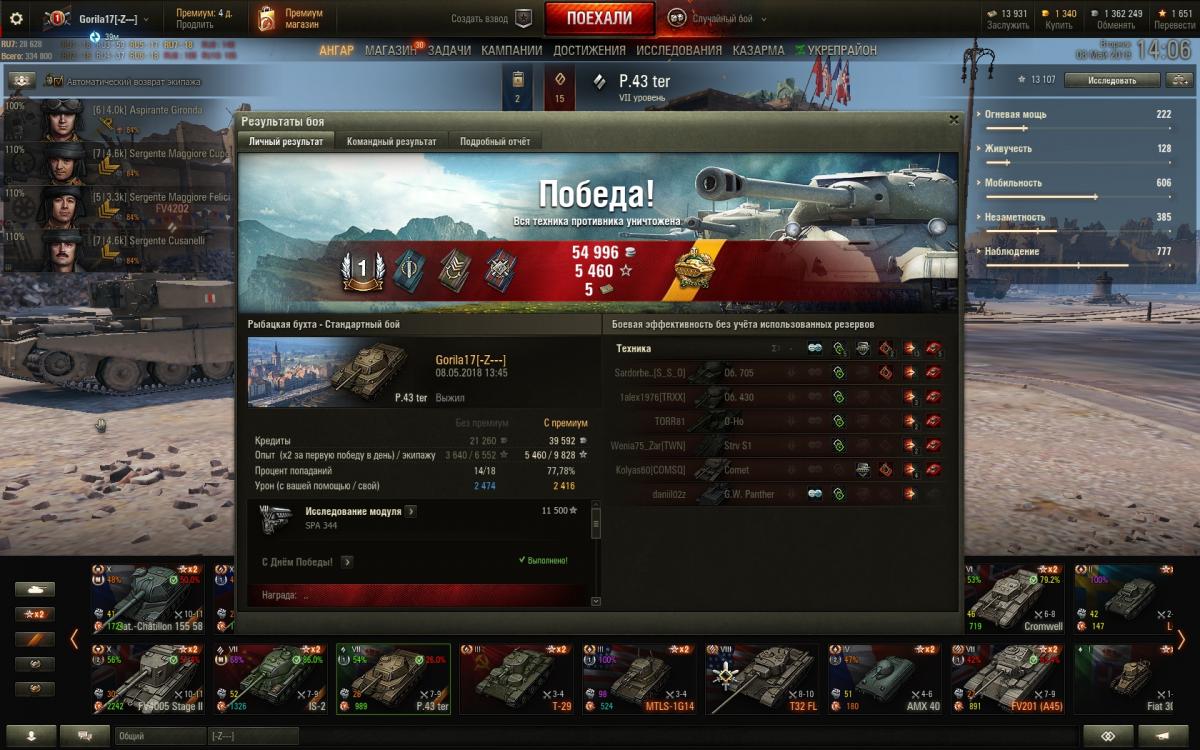This screenshot has height=750, width=1200.
Task: Close the battle results window
Action: click(x=953, y=120)
